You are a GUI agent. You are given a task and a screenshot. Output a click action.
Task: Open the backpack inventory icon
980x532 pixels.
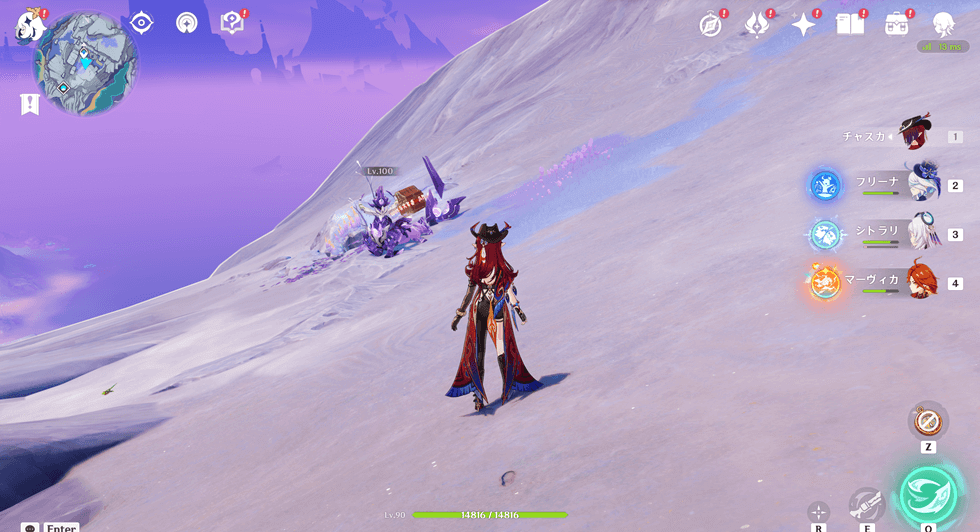[x=896, y=25]
